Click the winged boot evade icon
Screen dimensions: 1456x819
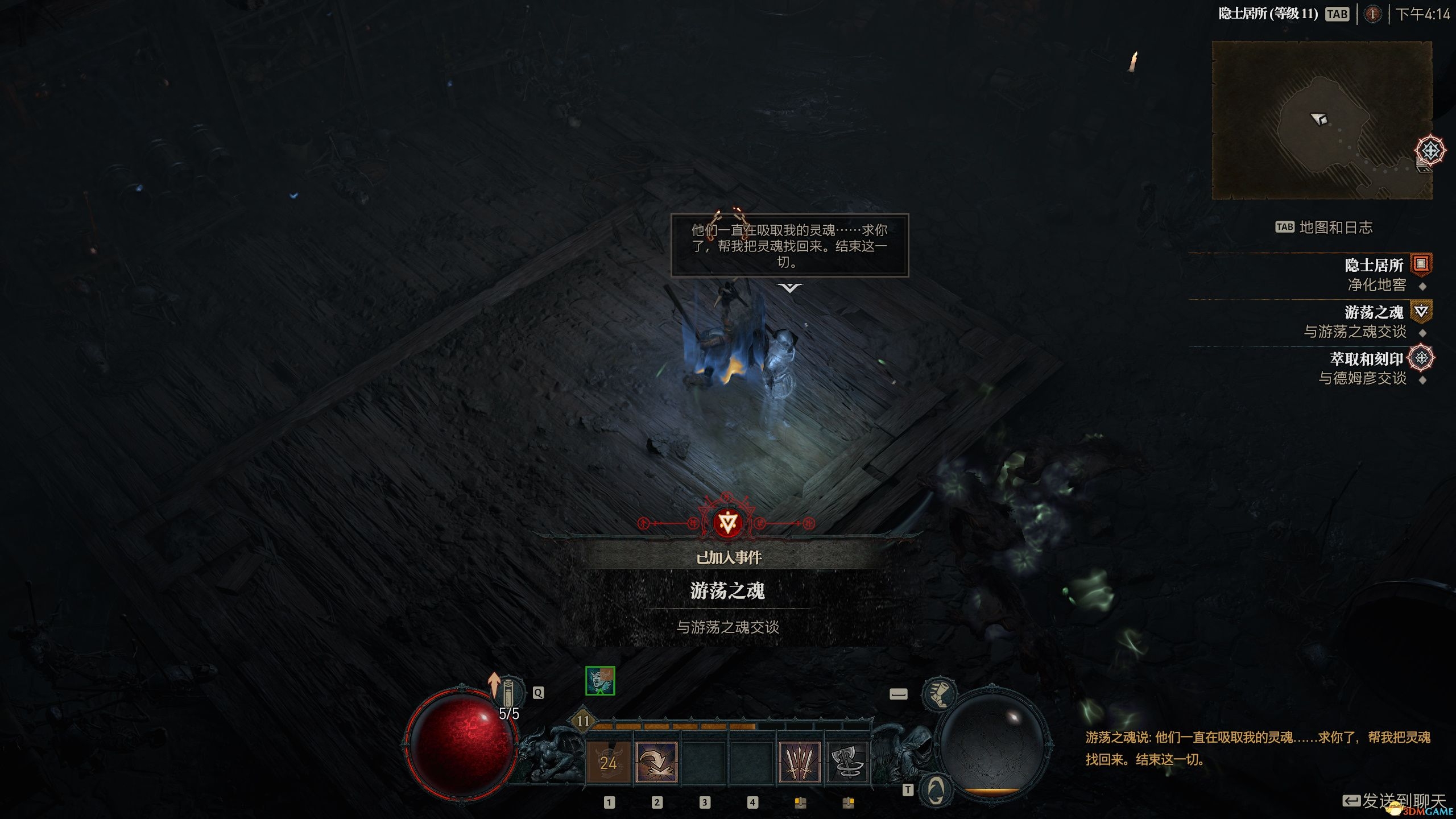(939, 694)
